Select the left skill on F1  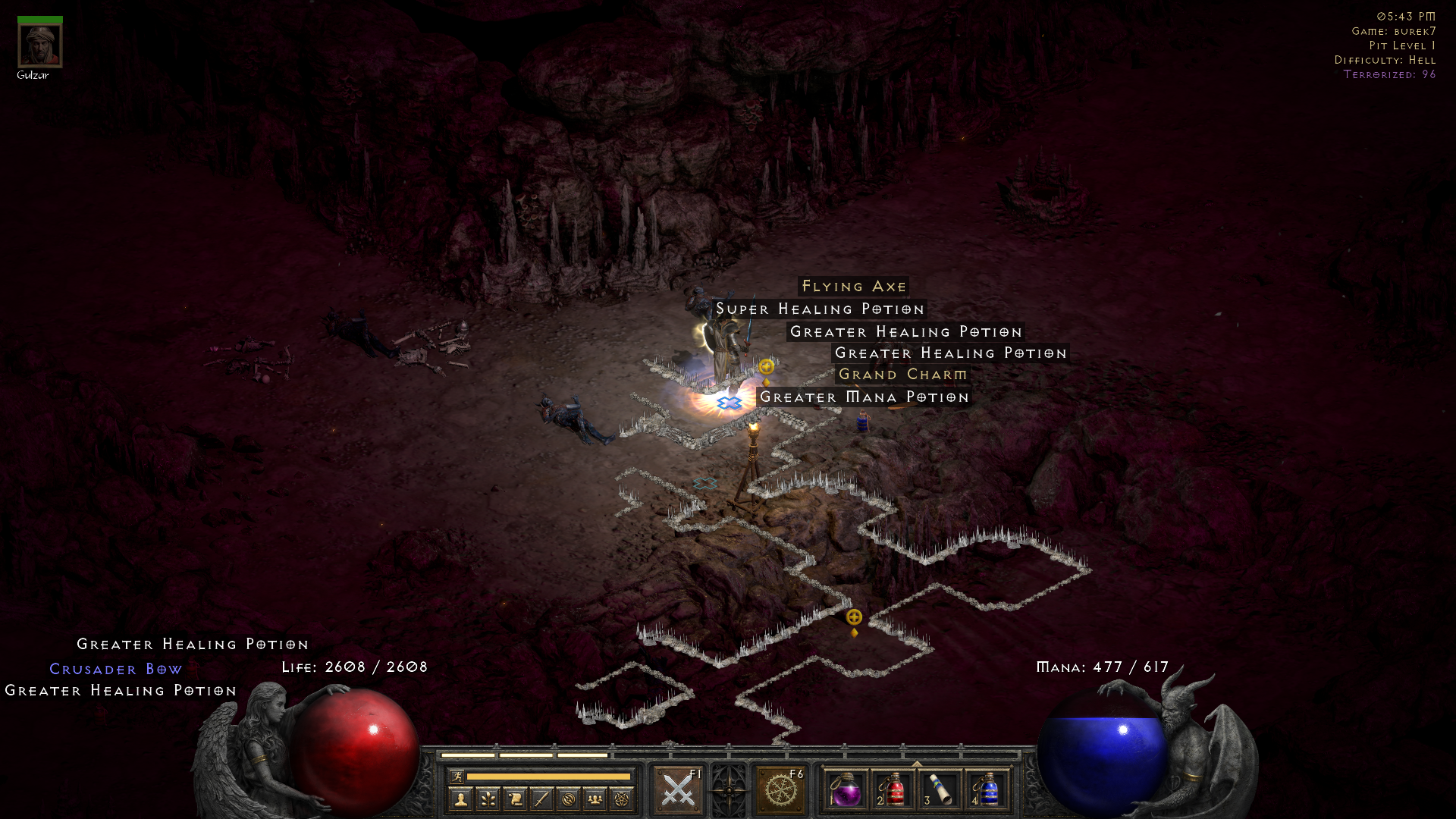[677, 789]
